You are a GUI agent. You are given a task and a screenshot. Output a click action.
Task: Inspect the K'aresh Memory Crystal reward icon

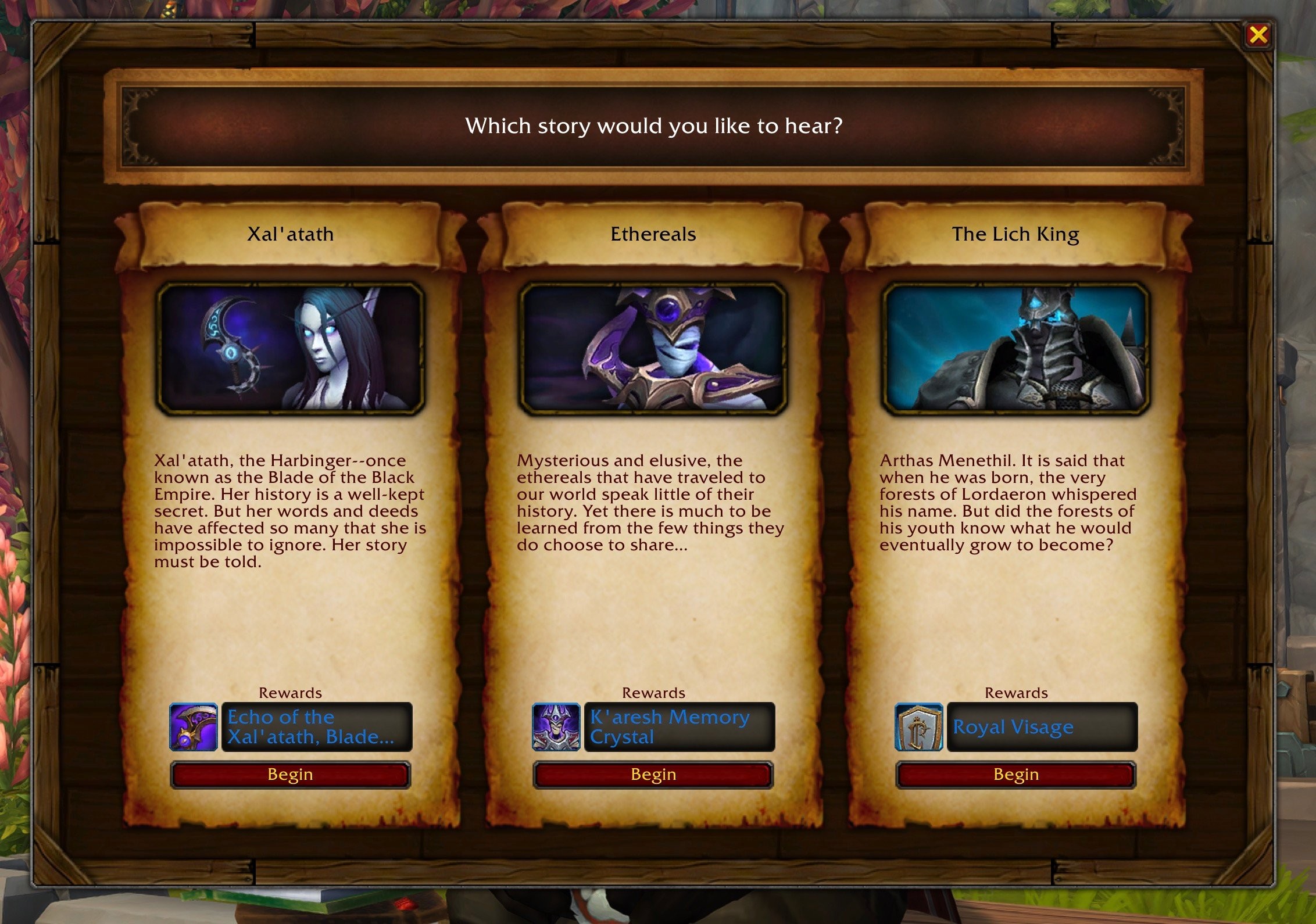(x=556, y=727)
